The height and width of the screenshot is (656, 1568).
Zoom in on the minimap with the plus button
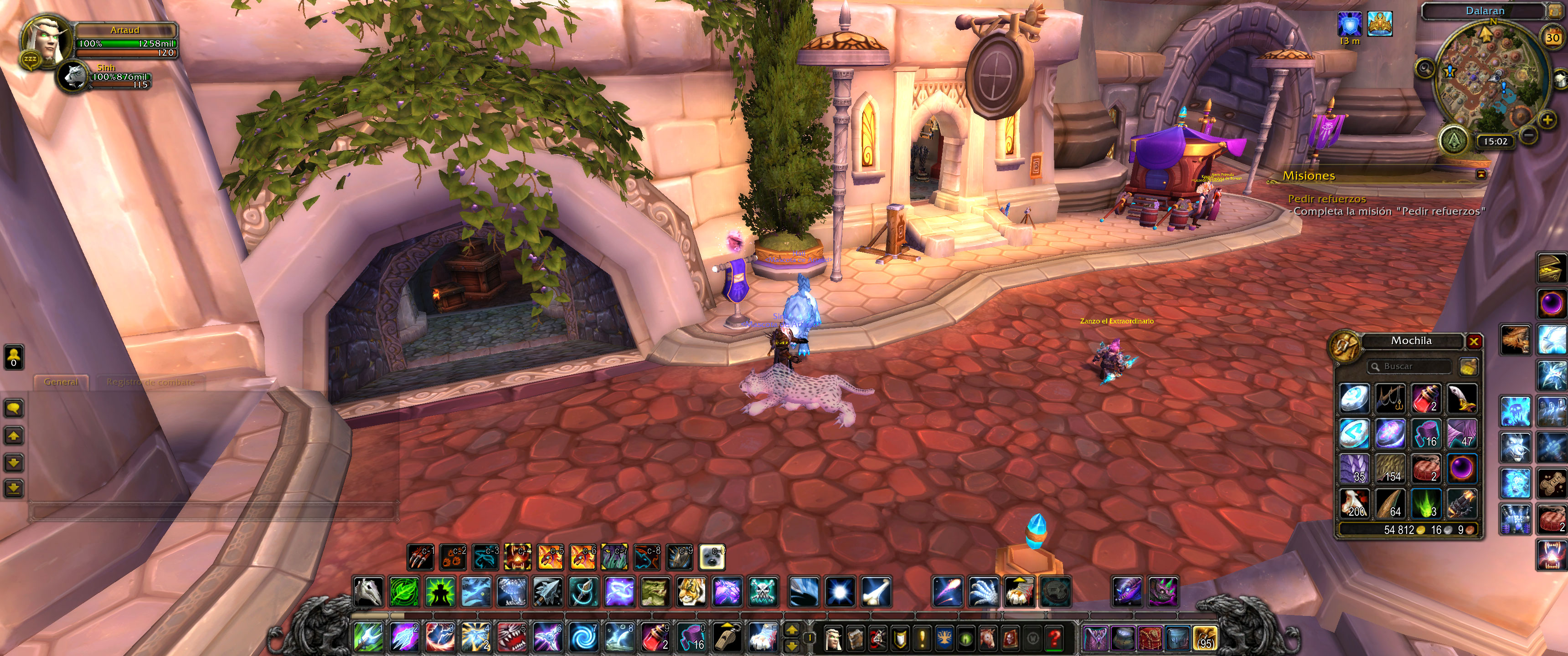pos(1547,120)
